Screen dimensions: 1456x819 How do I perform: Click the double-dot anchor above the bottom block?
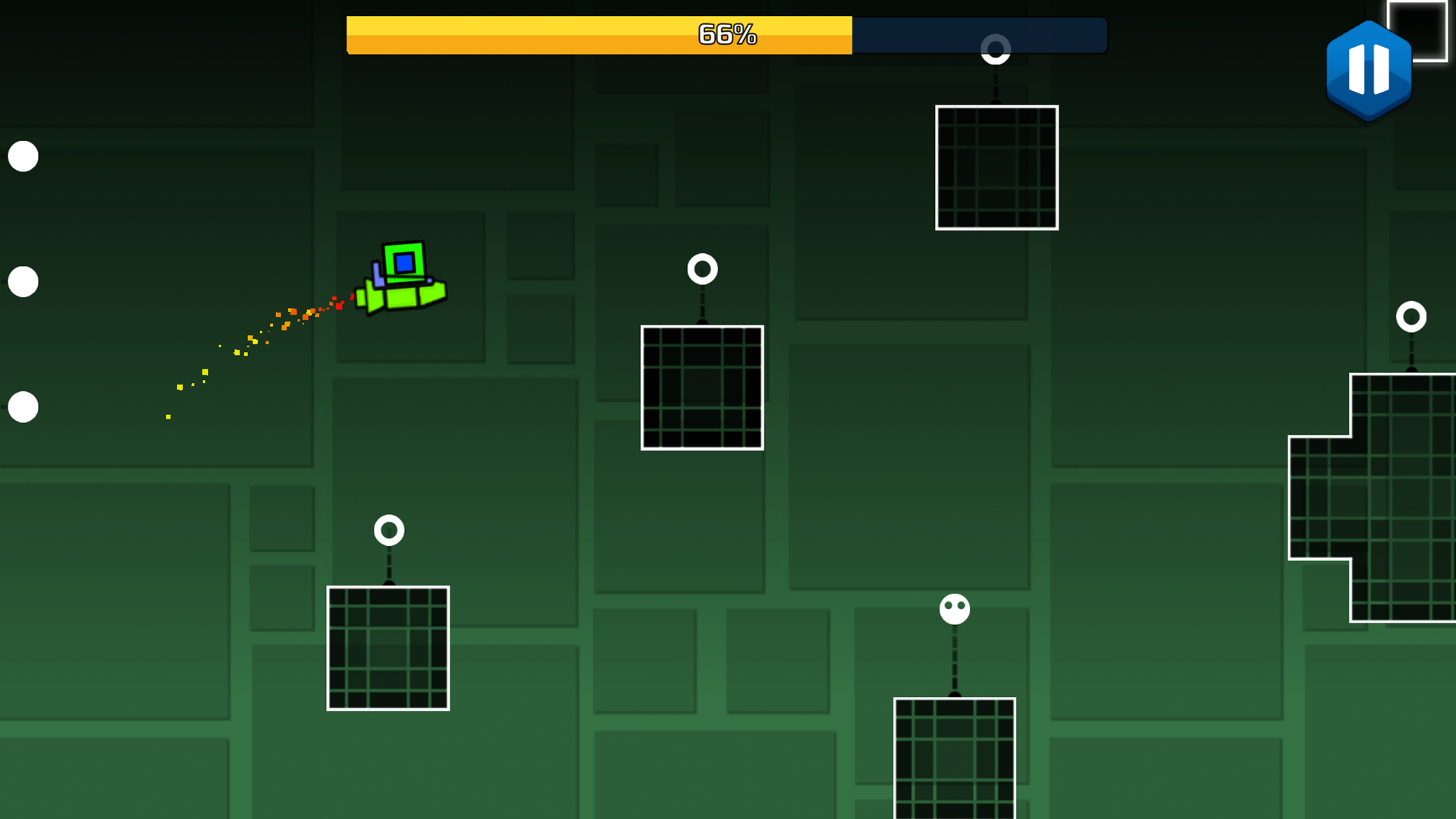click(x=953, y=608)
